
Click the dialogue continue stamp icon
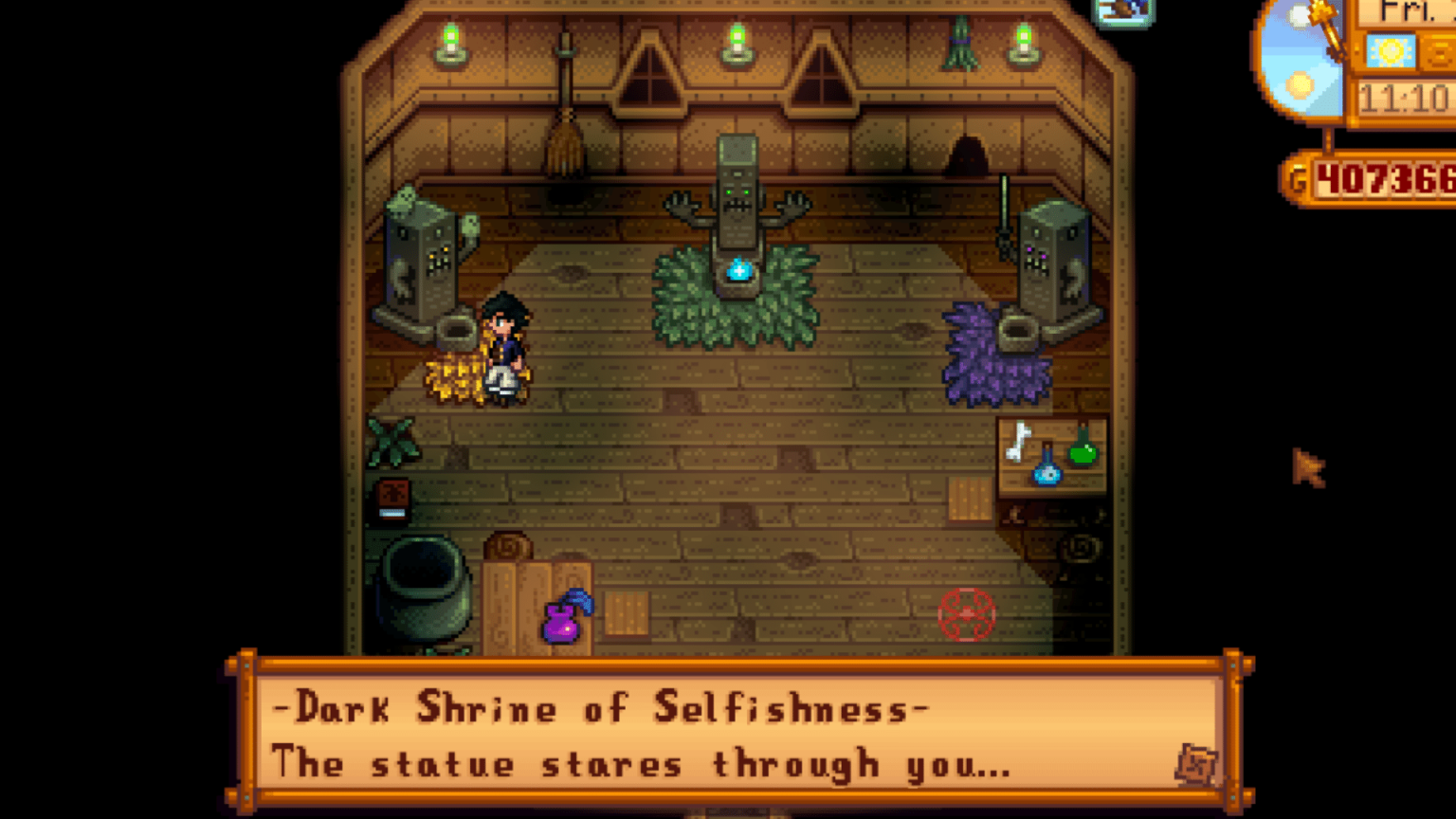pos(1196,764)
